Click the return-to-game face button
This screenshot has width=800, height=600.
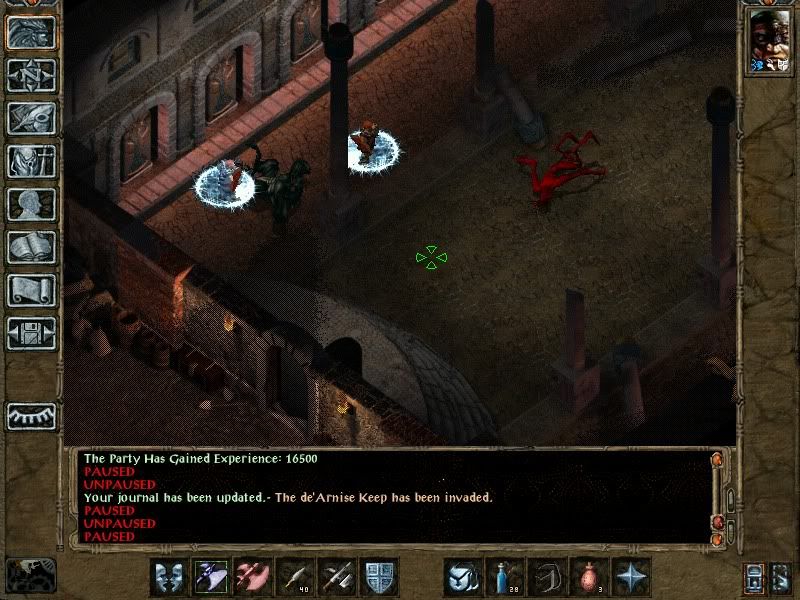tap(31, 32)
